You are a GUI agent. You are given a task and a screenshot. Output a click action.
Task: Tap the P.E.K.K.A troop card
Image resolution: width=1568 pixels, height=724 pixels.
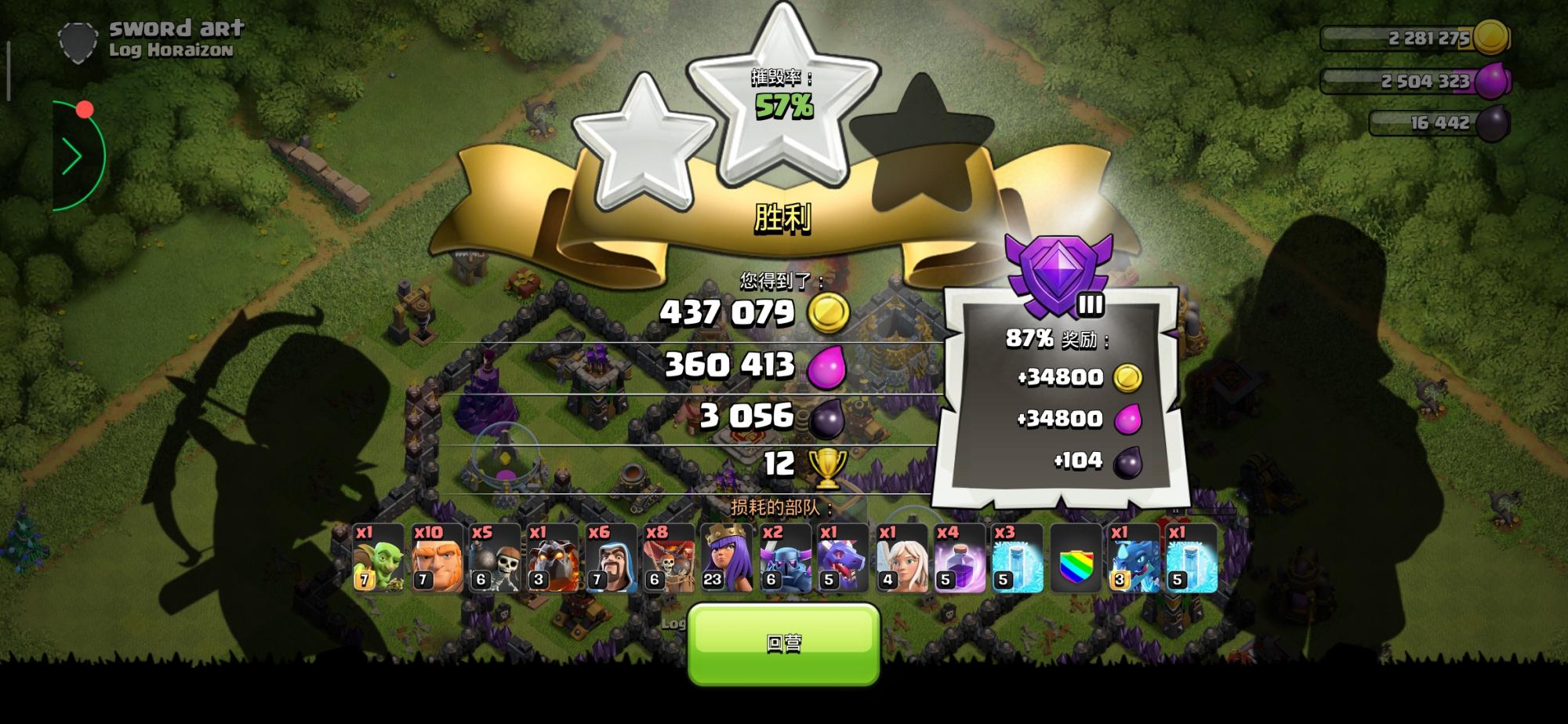click(785, 558)
